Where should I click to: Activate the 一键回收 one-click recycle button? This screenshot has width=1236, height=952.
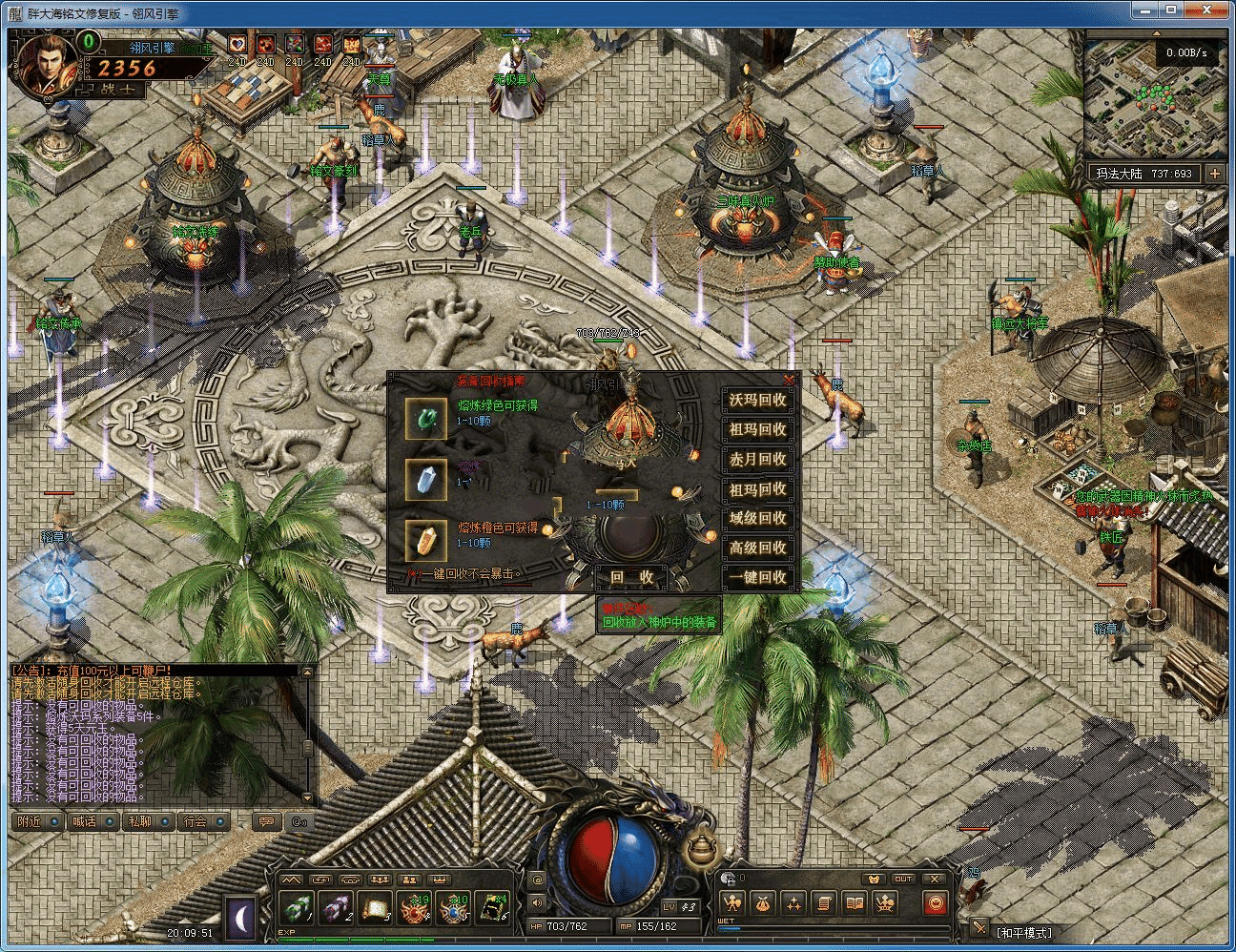pos(758,577)
